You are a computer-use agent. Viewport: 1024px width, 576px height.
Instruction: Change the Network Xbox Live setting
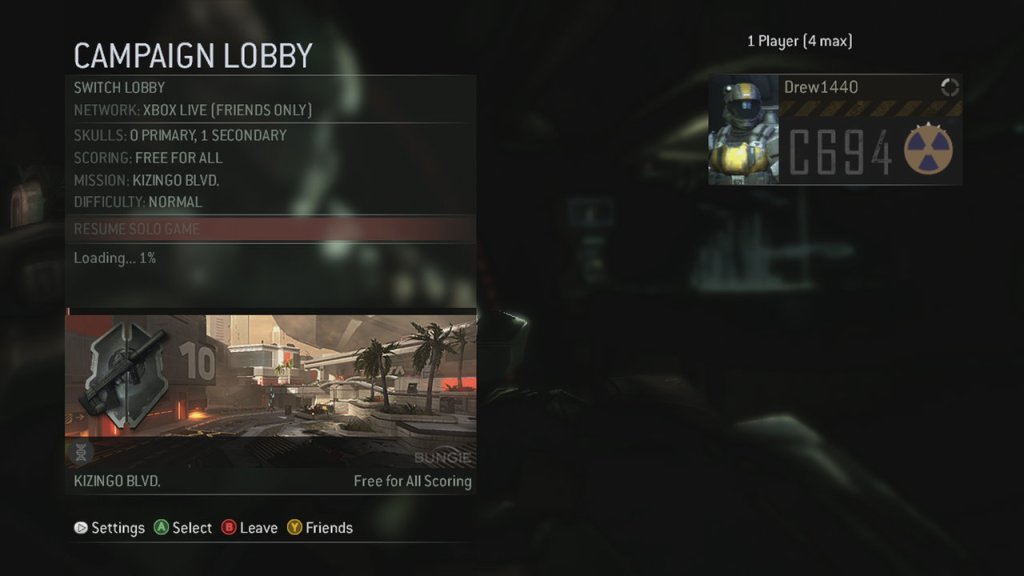point(193,110)
